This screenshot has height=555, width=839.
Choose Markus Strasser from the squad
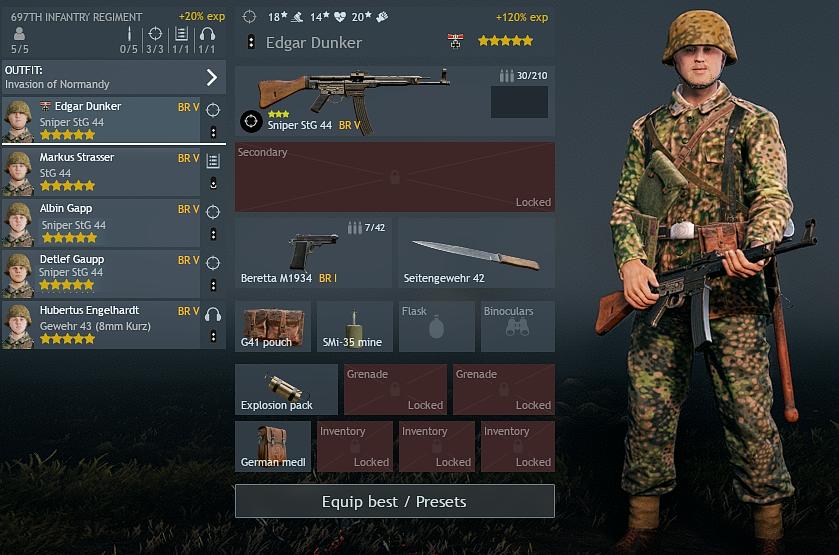coord(100,172)
